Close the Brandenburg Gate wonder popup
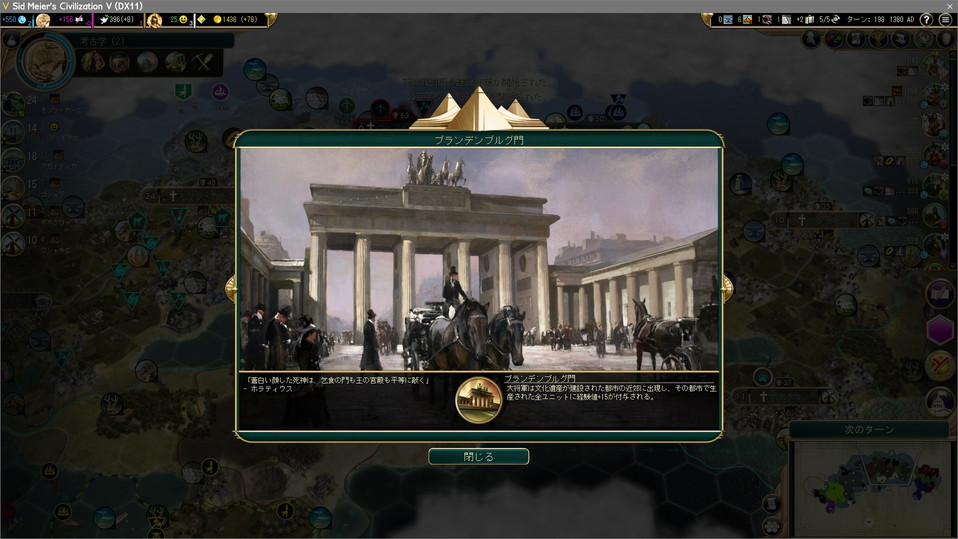The width and height of the screenshot is (958, 539). [x=478, y=457]
